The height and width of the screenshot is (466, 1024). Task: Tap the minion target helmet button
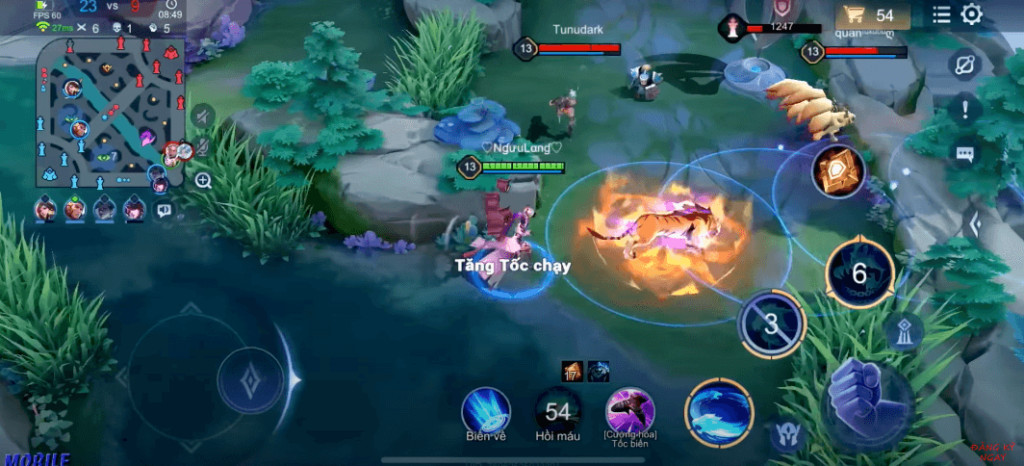(x=786, y=435)
